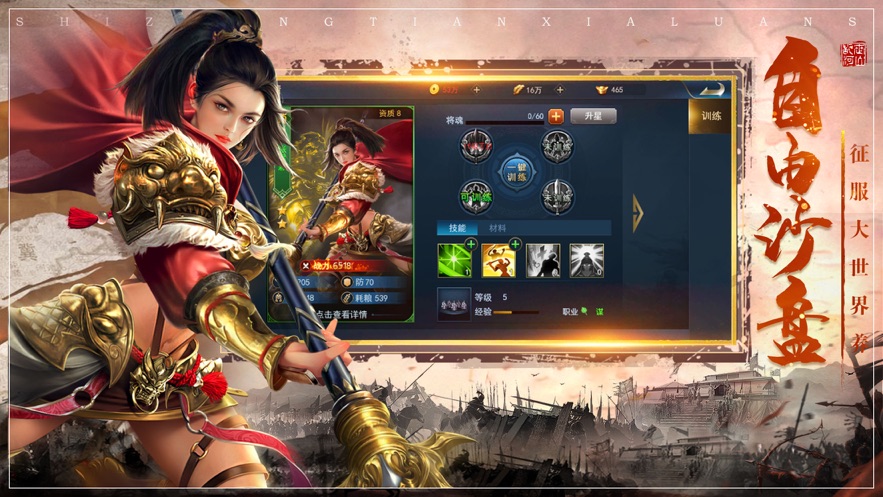Select the 可训练 equipment slot with green text
Image resolution: width=883 pixels, height=497 pixels.
(476, 196)
